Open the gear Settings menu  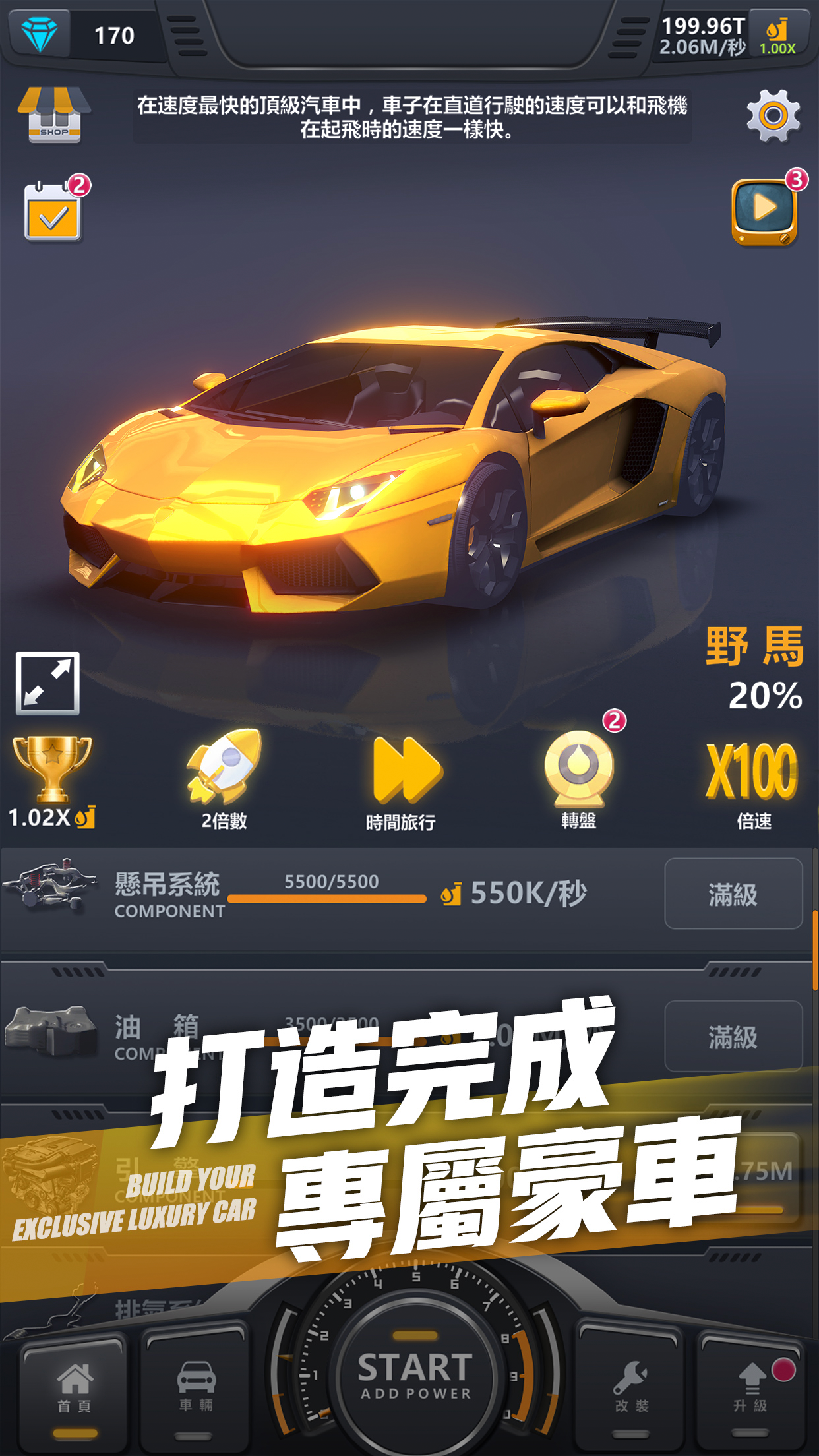click(773, 116)
